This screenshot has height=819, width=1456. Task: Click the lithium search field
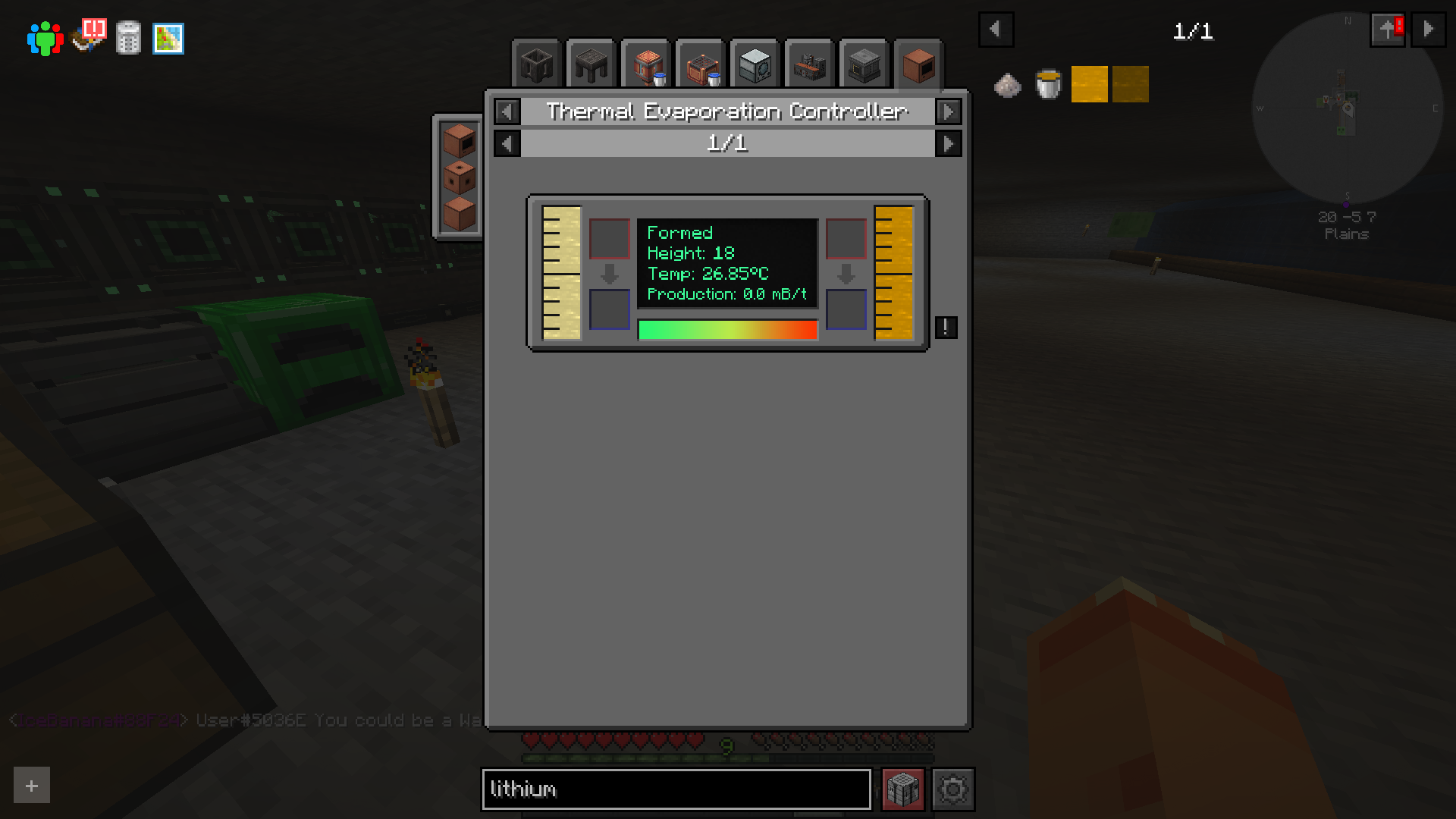[x=675, y=789]
